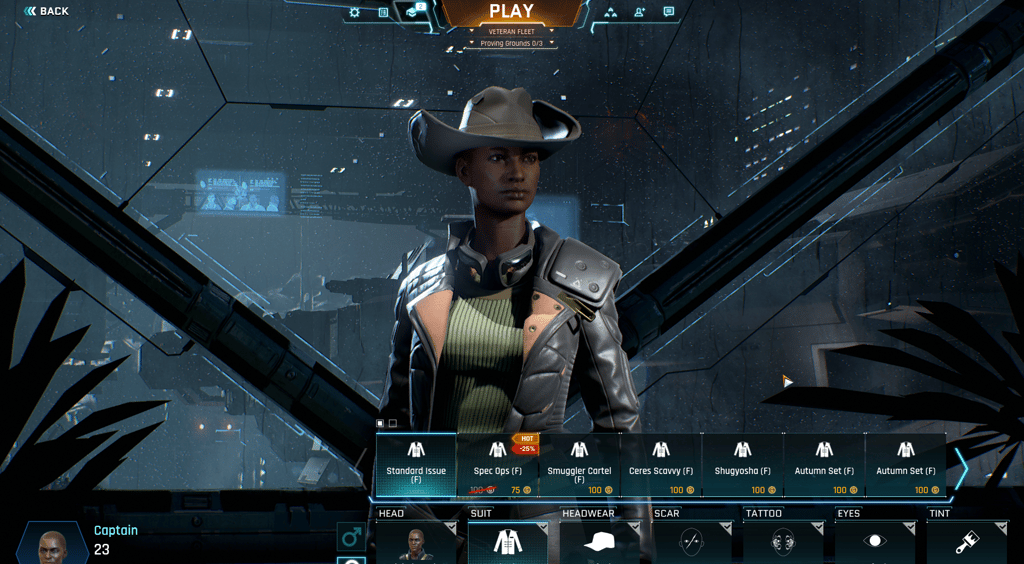Switch to the Eyes category
Viewport: 1024px width, 564px height.
point(875,541)
